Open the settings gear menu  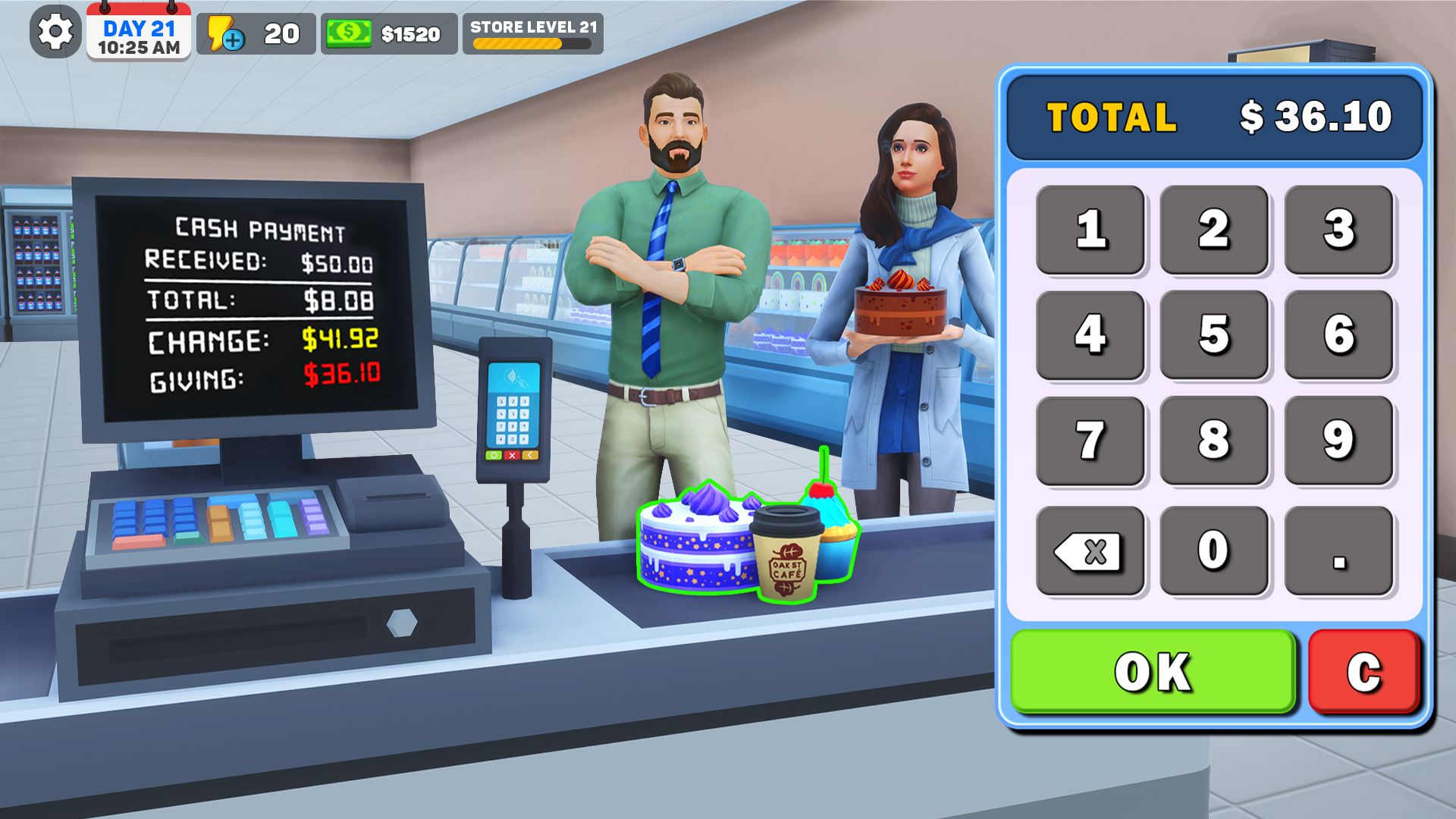click(57, 32)
